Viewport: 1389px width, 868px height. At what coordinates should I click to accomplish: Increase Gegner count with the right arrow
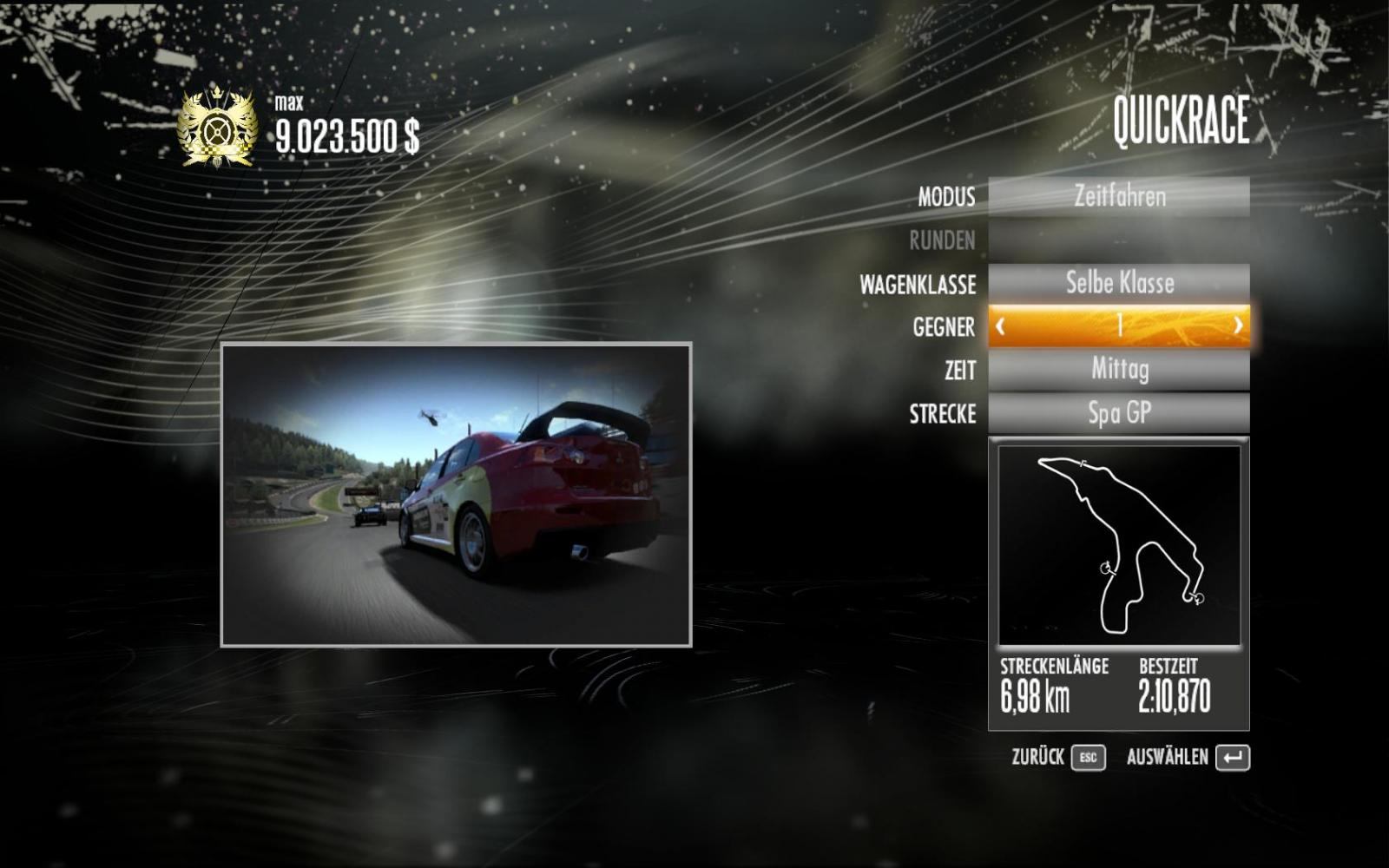coord(1237,326)
